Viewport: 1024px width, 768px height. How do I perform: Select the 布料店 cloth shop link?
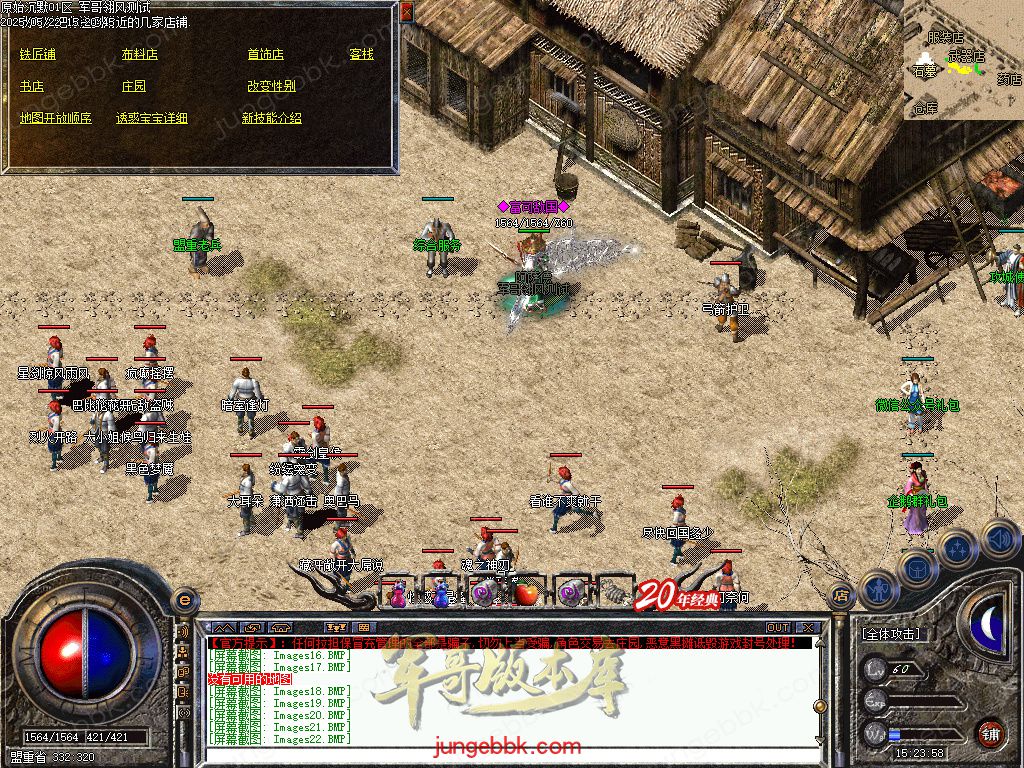[139, 54]
